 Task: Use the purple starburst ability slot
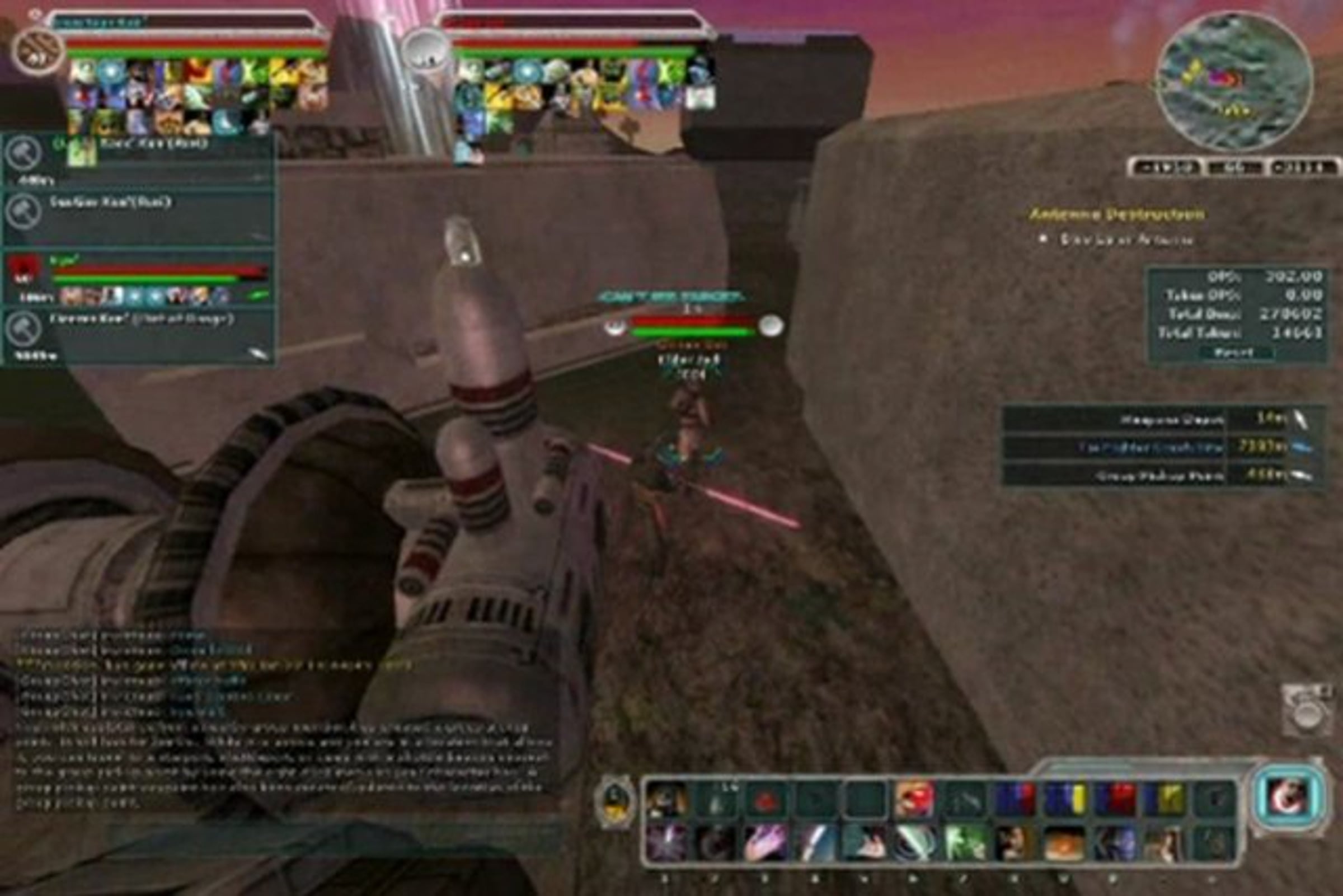666,843
